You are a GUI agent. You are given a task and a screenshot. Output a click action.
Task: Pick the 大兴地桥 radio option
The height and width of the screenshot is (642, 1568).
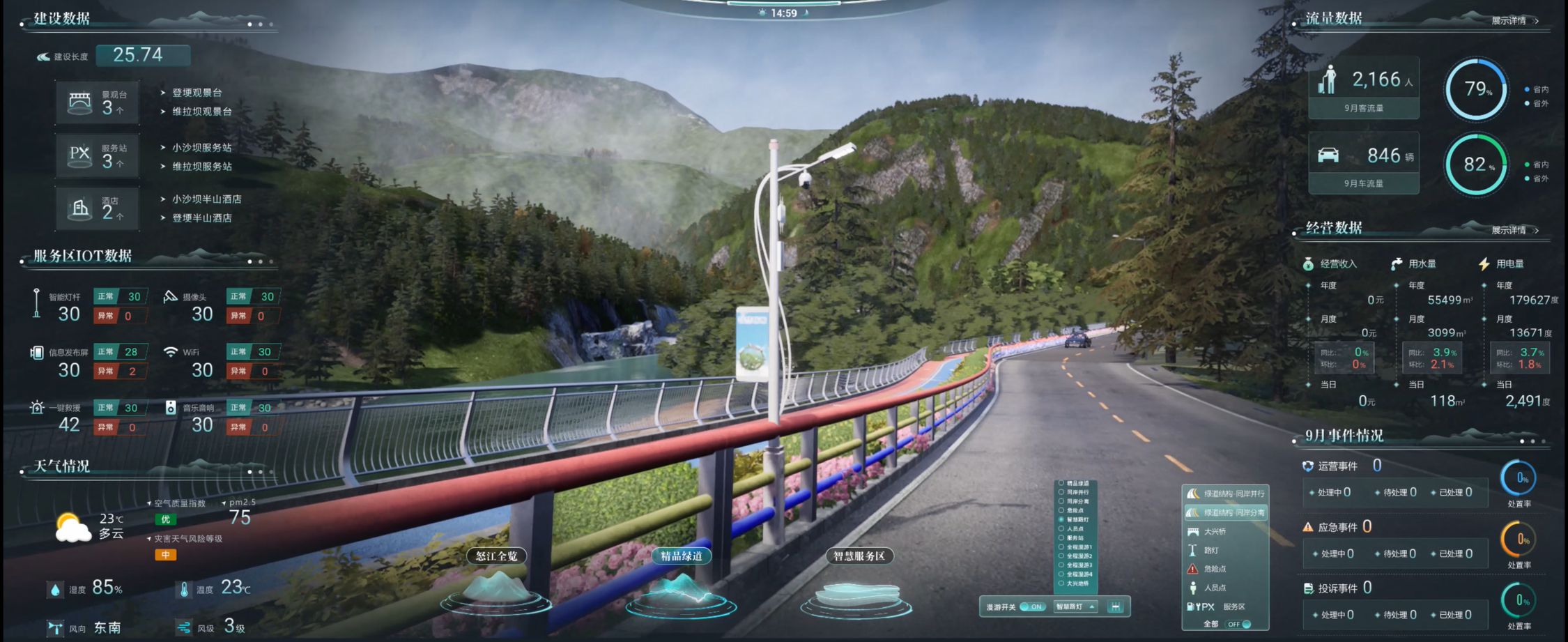pos(1061,583)
